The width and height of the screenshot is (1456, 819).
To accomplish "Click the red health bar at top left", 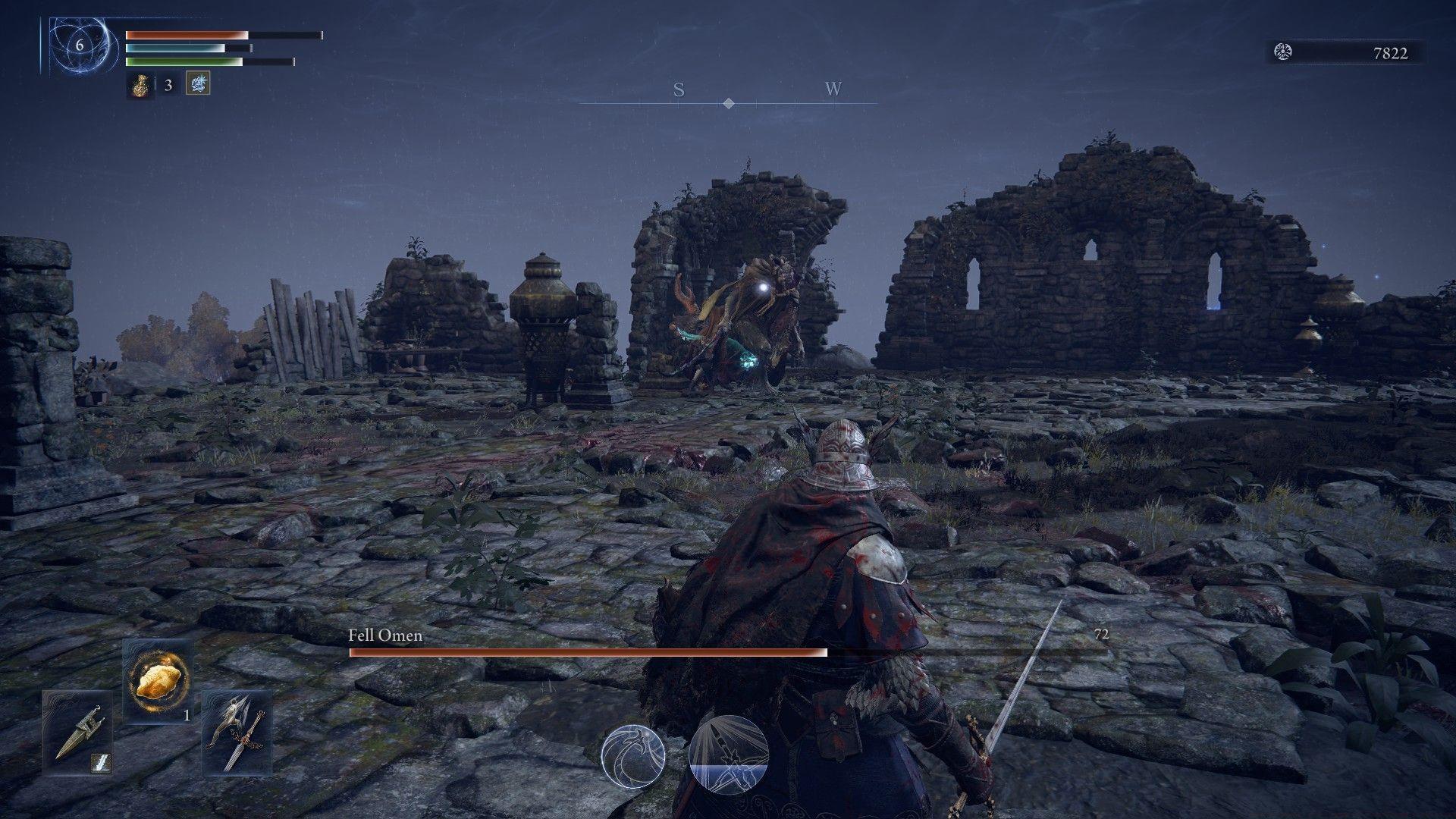I will point(184,35).
